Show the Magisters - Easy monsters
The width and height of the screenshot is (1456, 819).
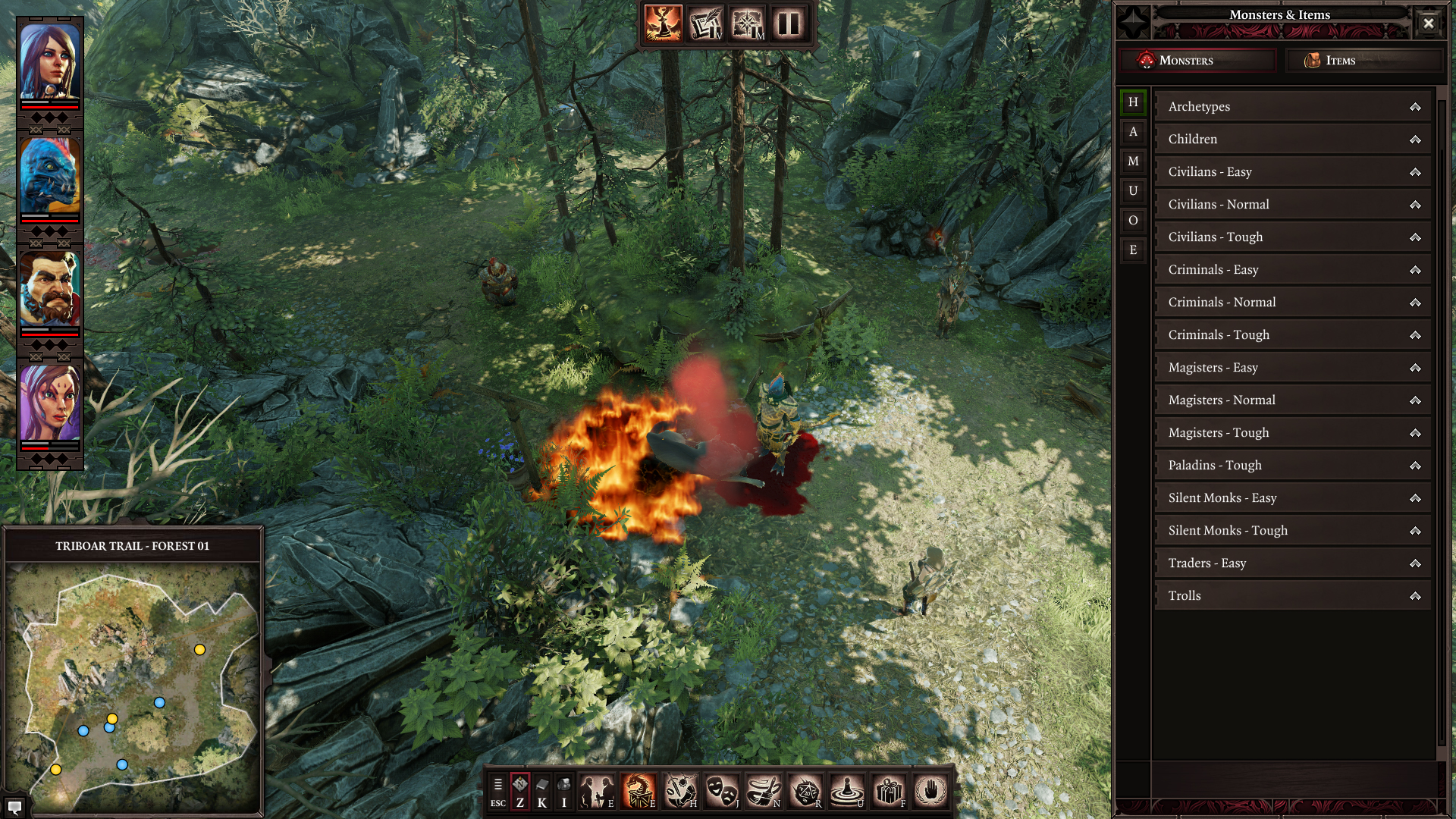tap(1292, 368)
